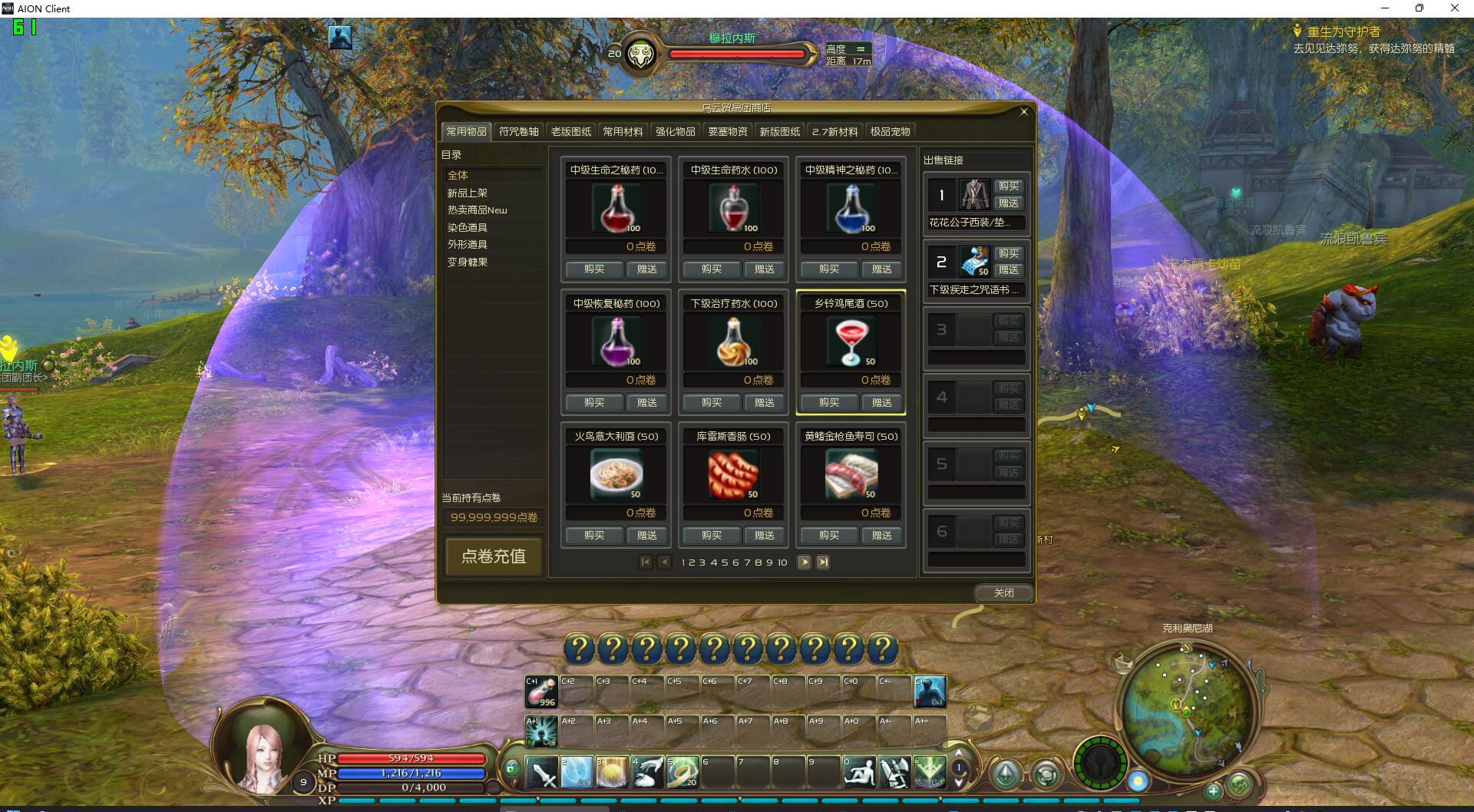Click the 关闭 button in the shop
This screenshot has width=1474, height=812.
click(x=1003, y=592)
